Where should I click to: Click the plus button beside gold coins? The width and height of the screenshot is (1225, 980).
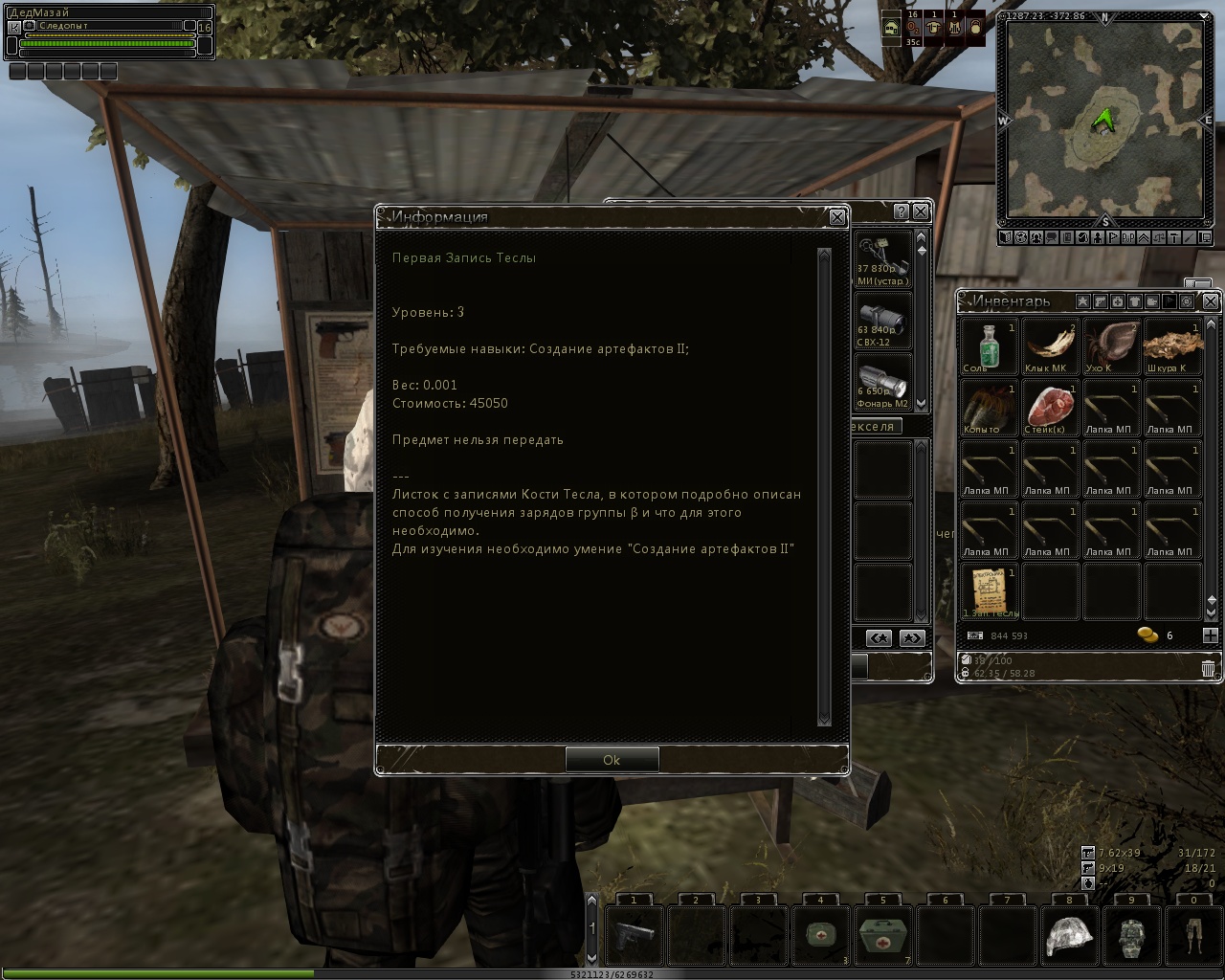1210,635
